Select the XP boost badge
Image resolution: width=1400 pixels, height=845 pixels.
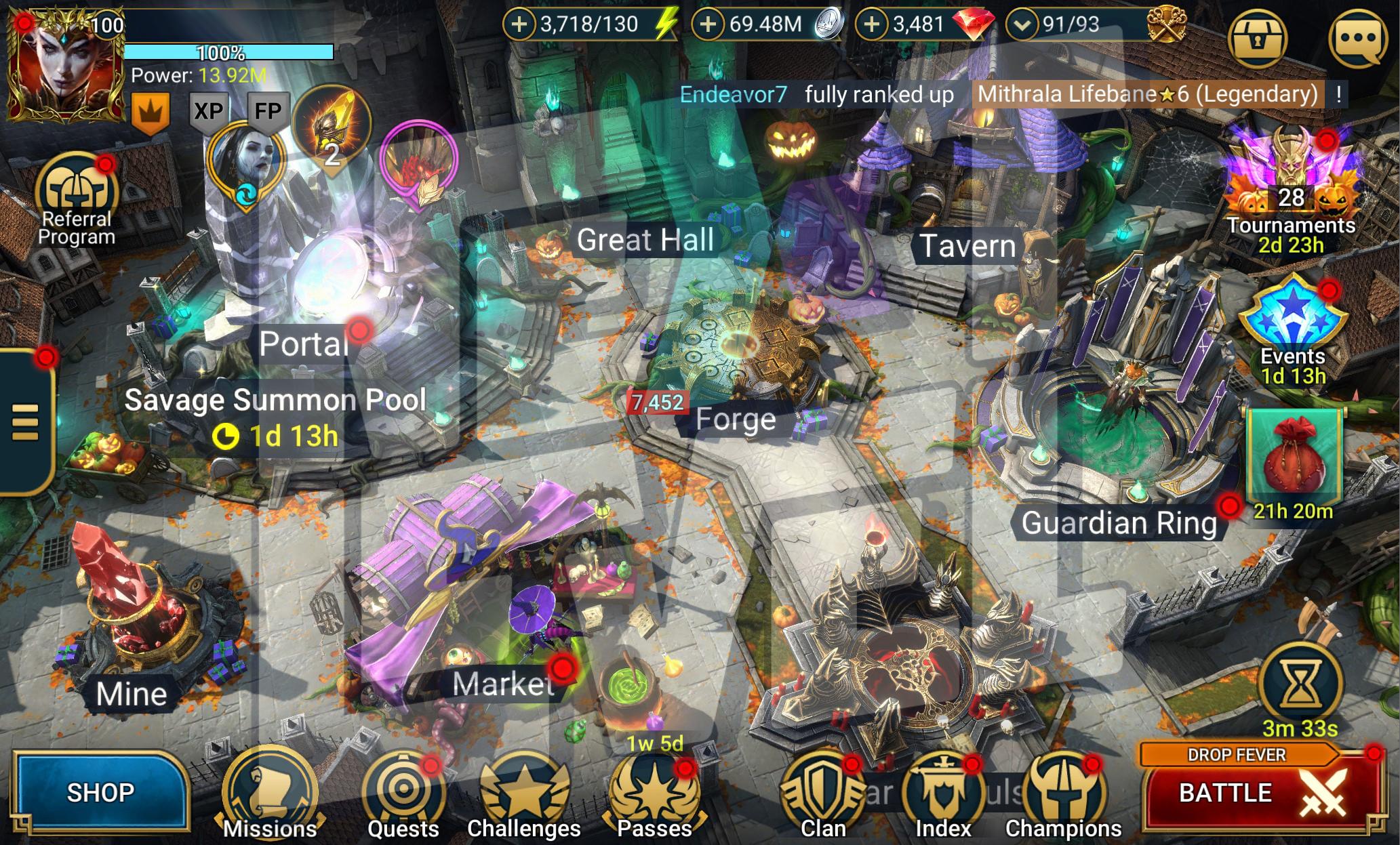point(208,110)
